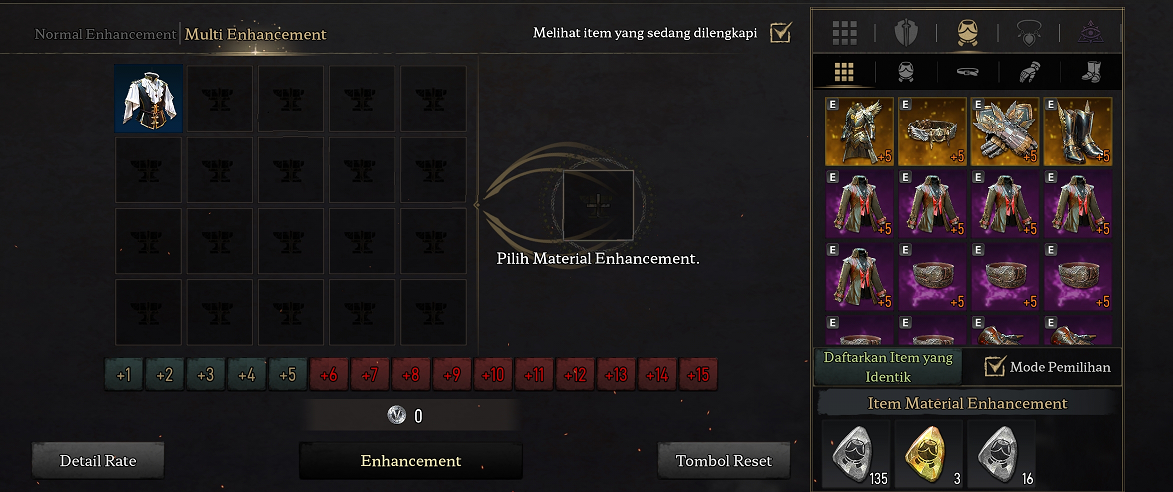Click Daftarkan Item yang Identik
This screenshot has width=1173, height=492.
[x=888, y=366]
